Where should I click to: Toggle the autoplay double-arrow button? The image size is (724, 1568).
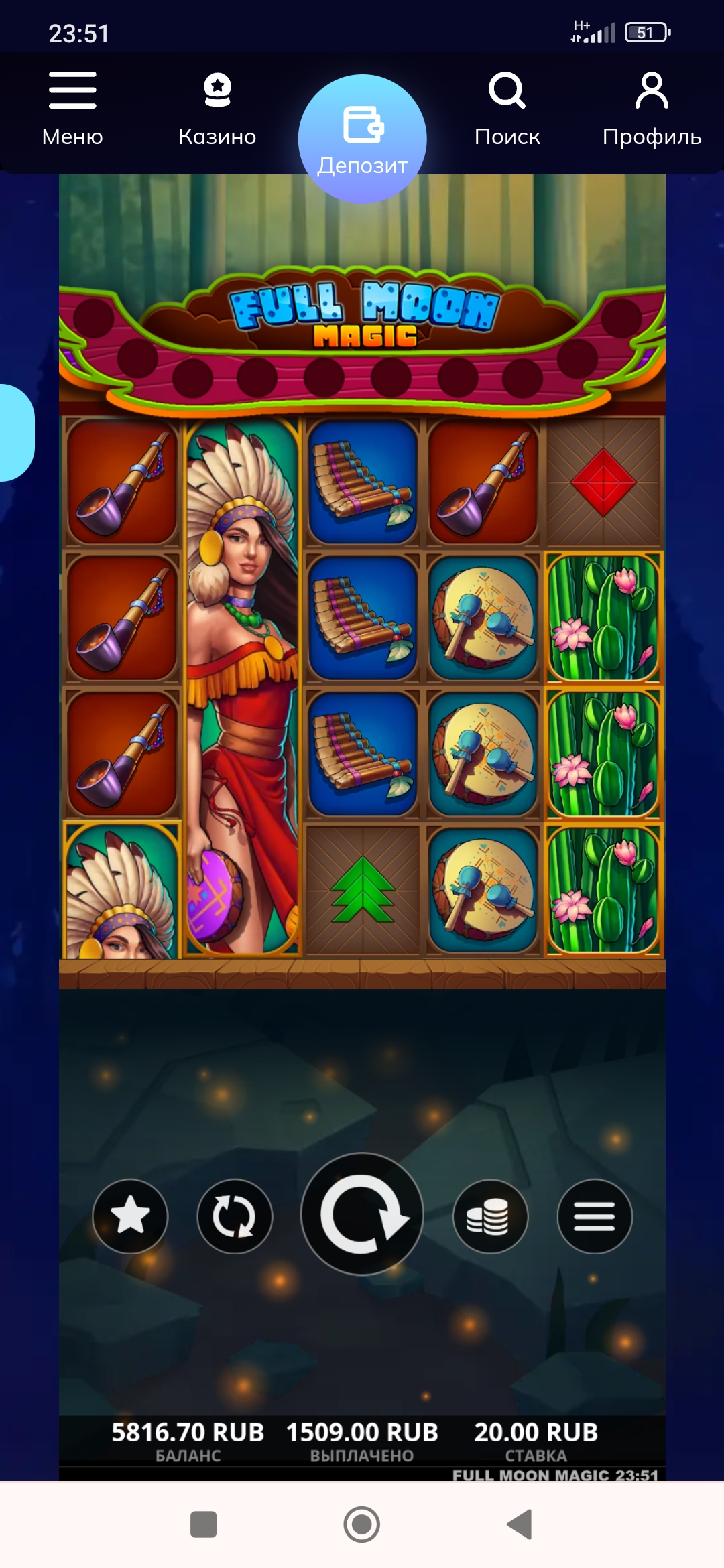tap(235, 1216)
